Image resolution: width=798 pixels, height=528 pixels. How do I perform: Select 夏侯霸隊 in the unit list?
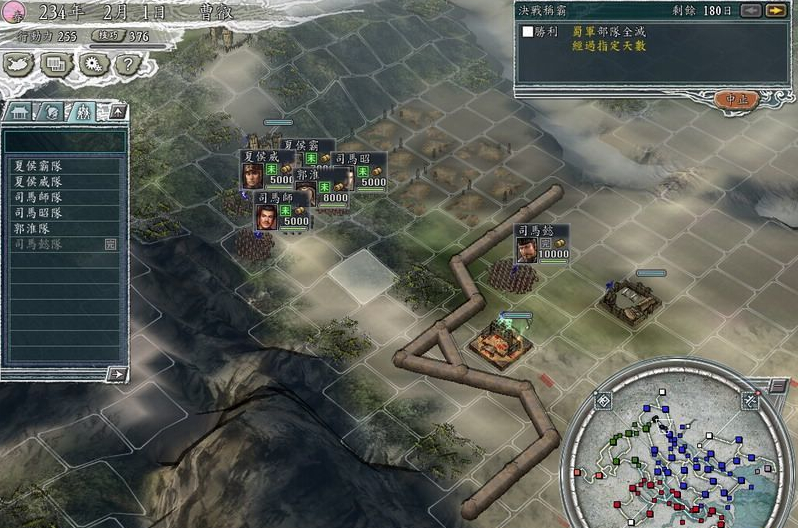[38, 167]
